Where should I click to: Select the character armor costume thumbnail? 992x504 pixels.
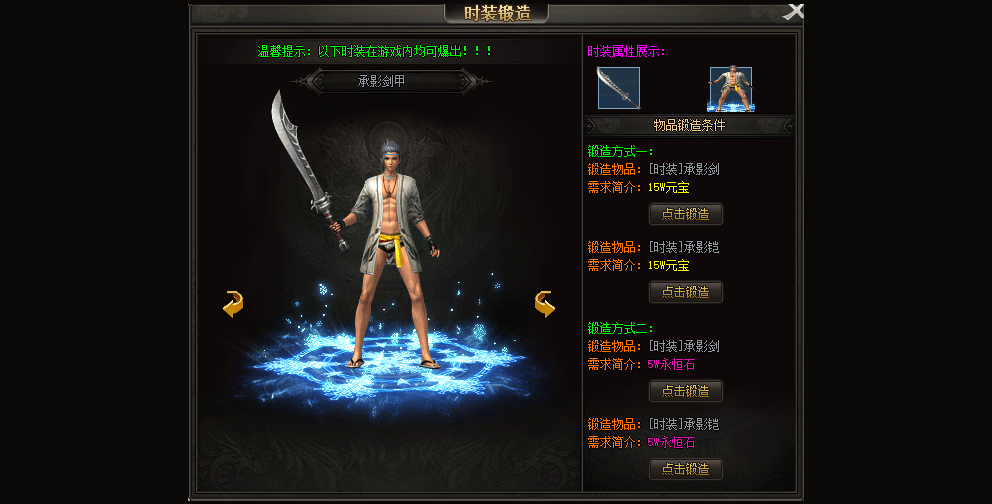click(731, 88)
